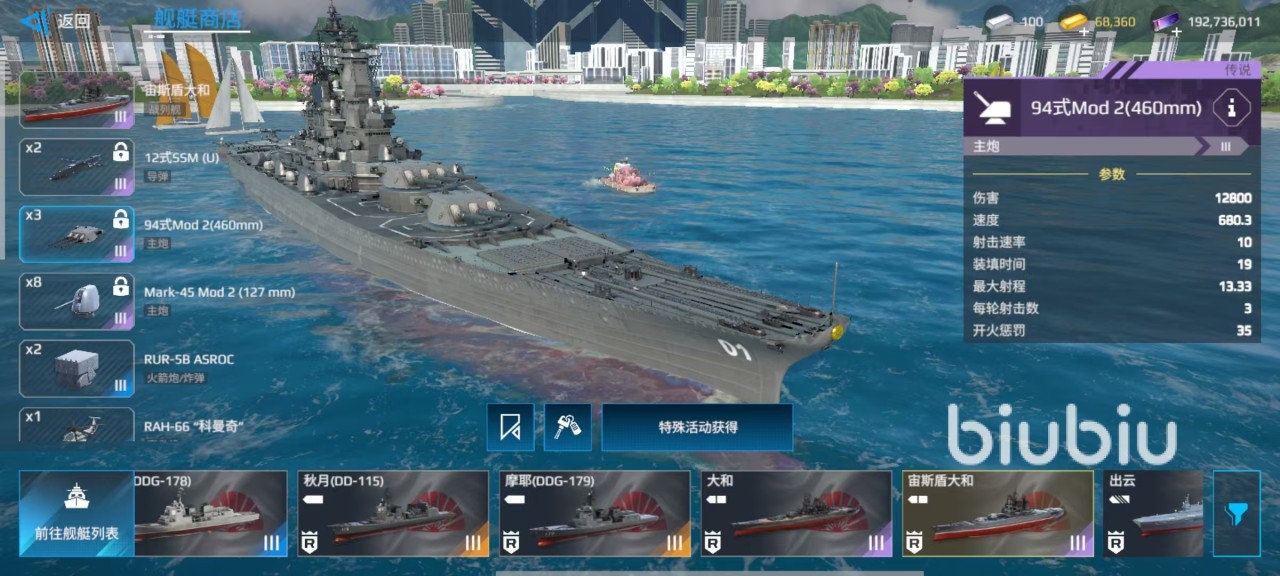Select the 94式Mod 2(460mm) main gun slot
Image resolution: width=1280 pixels, height=576 pixels.
(77, 234)
